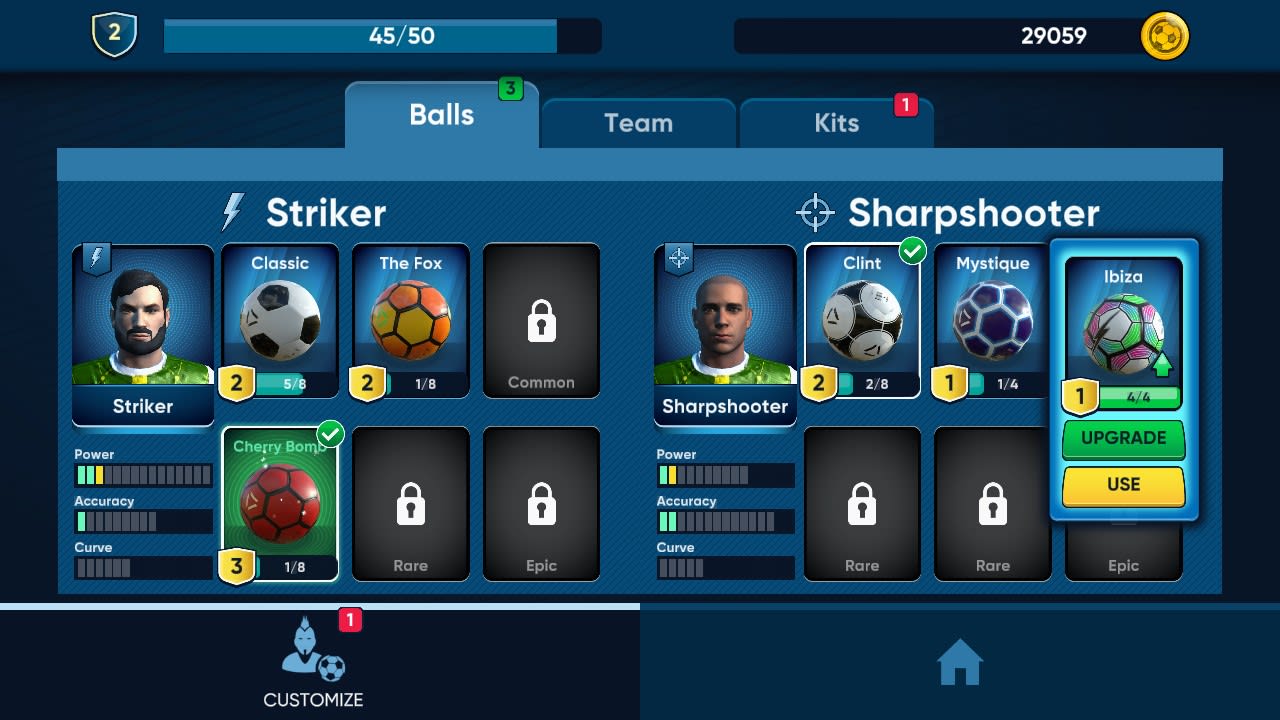Select the gold coin balance icon

pos(1164,36)
